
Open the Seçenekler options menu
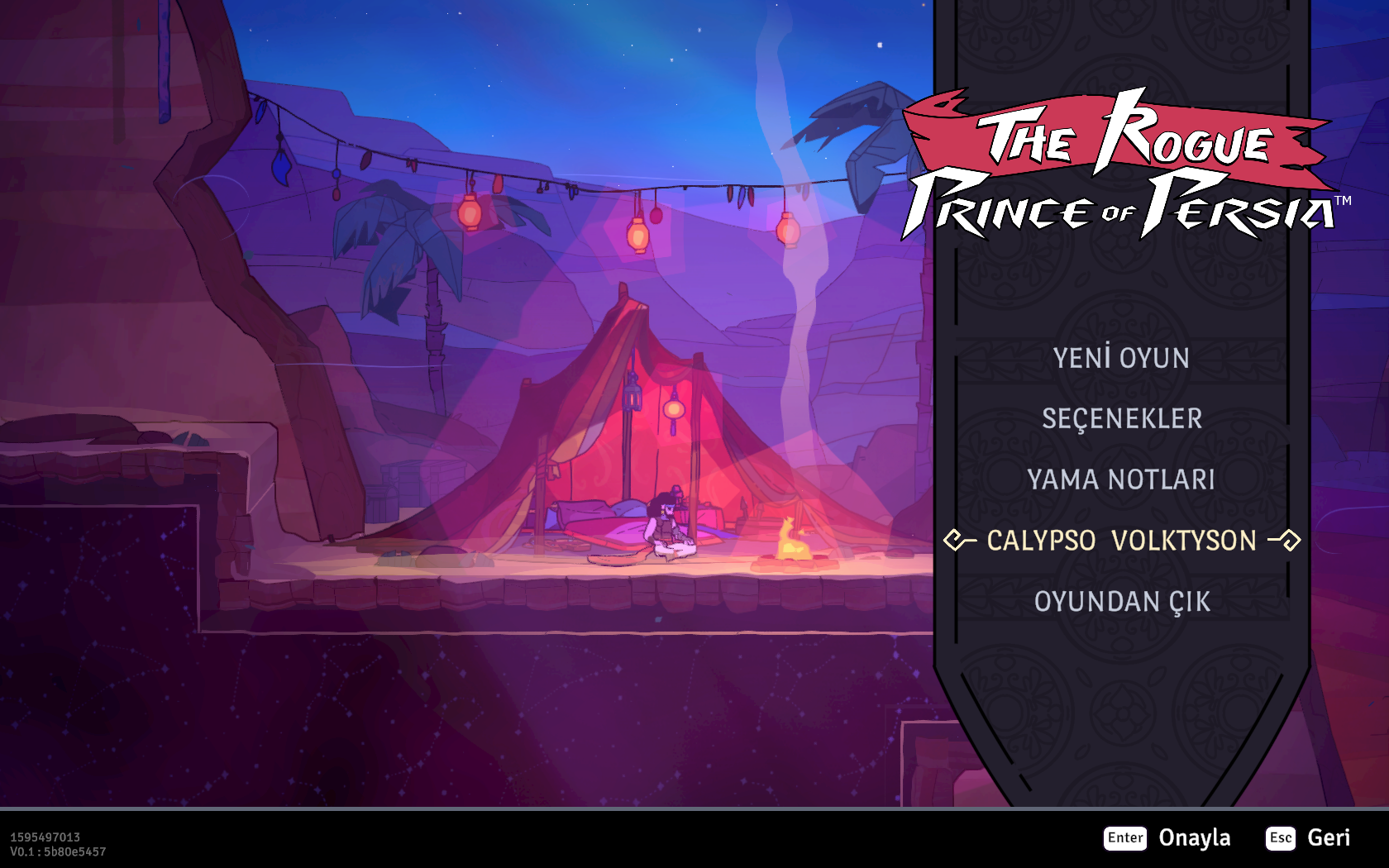1121,419
